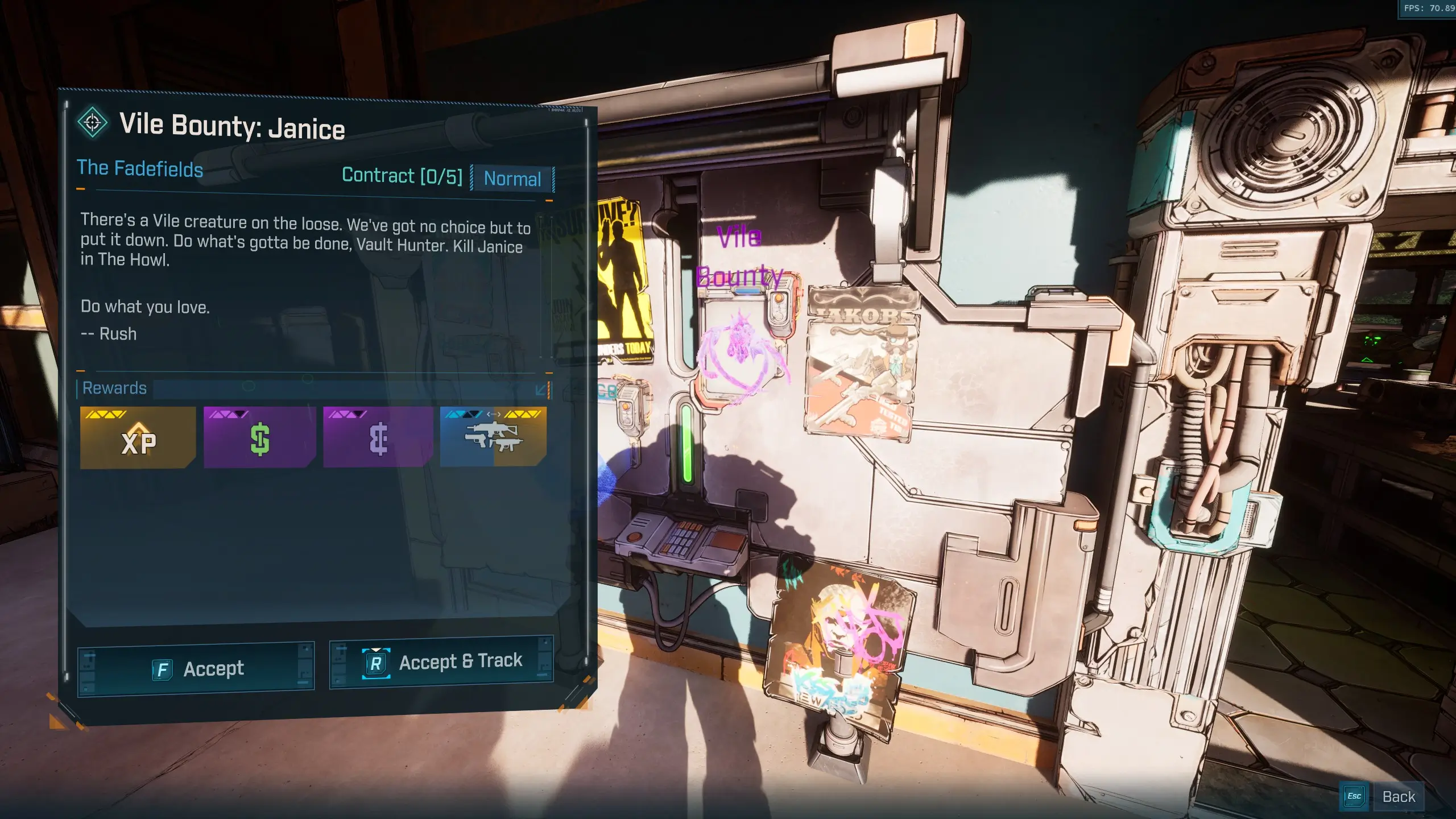Select The Fadefields location label
The height and width of the screenshot is (819, 1456).
[x=140, y=168]
